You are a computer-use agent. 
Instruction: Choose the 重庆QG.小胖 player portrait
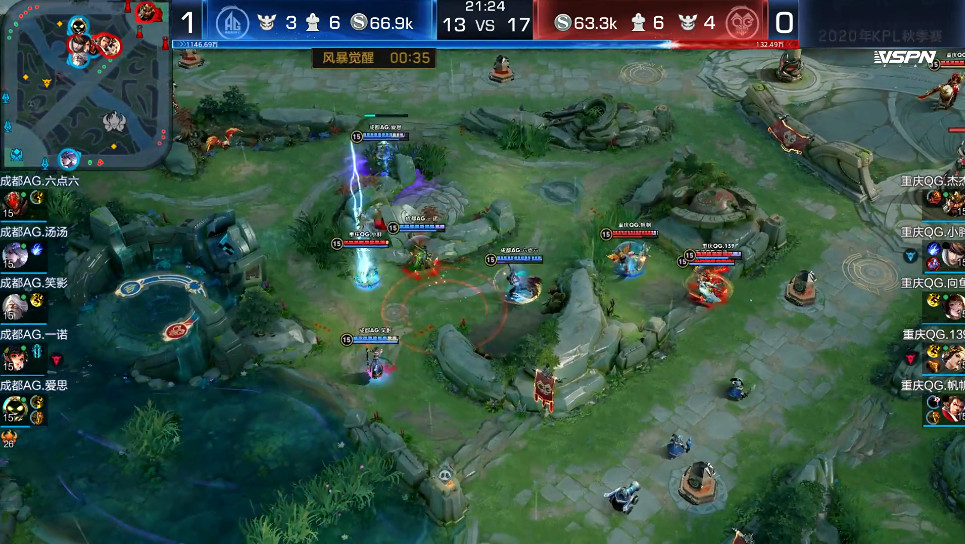[951, 254]
